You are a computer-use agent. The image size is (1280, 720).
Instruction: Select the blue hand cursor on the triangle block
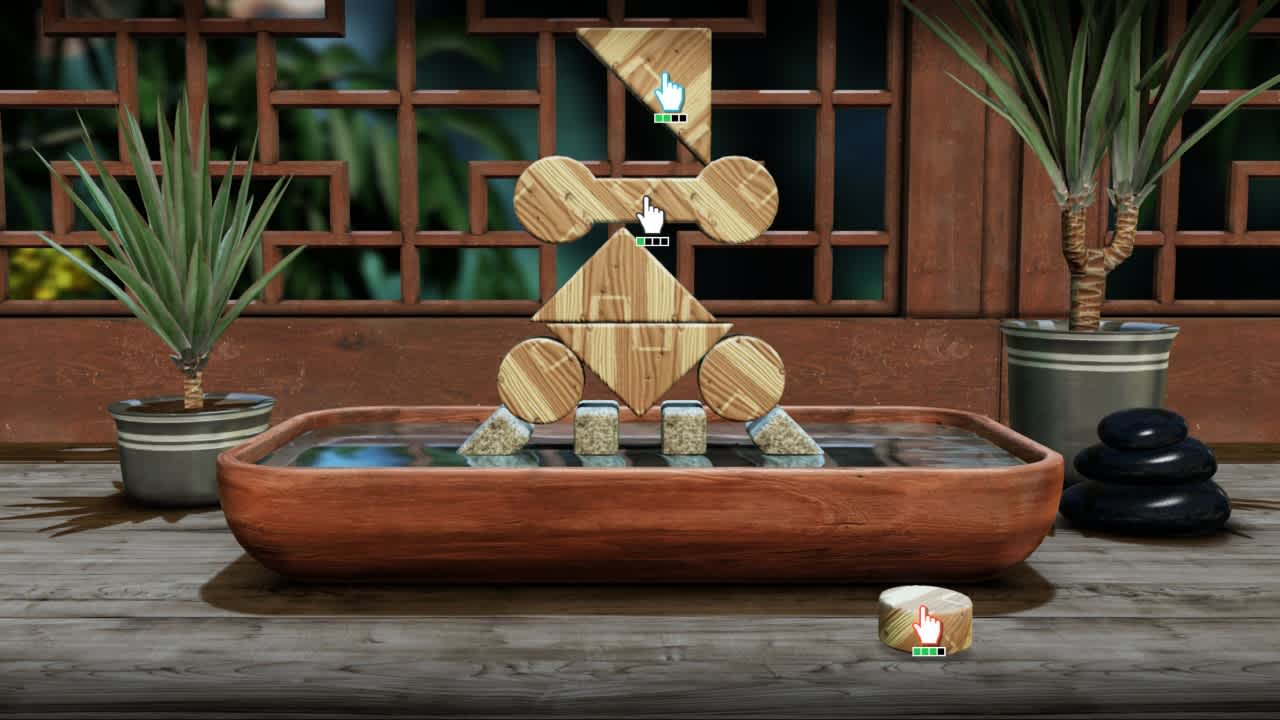[668, 90]
